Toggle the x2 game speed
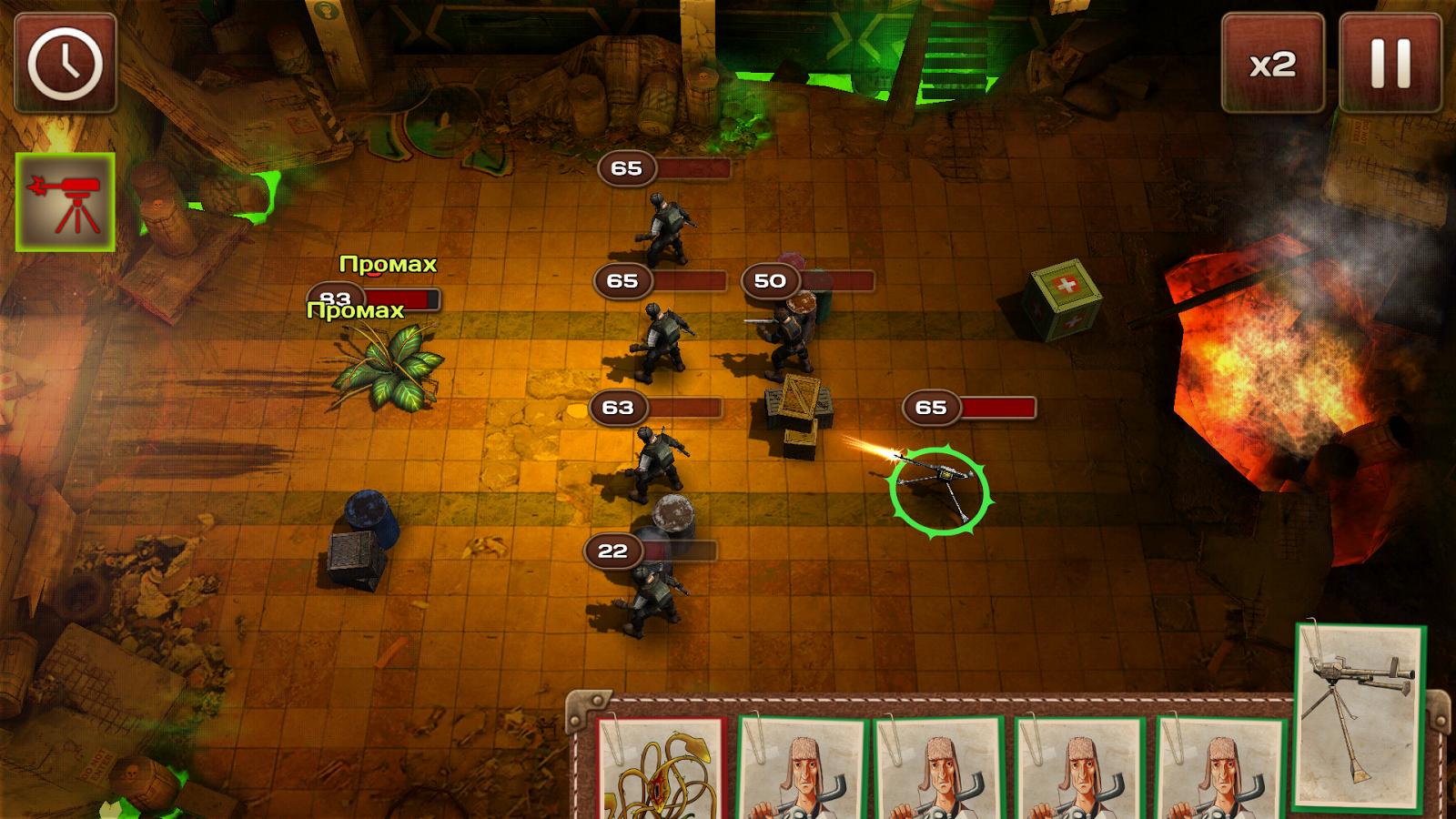1456x819 pixels. 1272,64
